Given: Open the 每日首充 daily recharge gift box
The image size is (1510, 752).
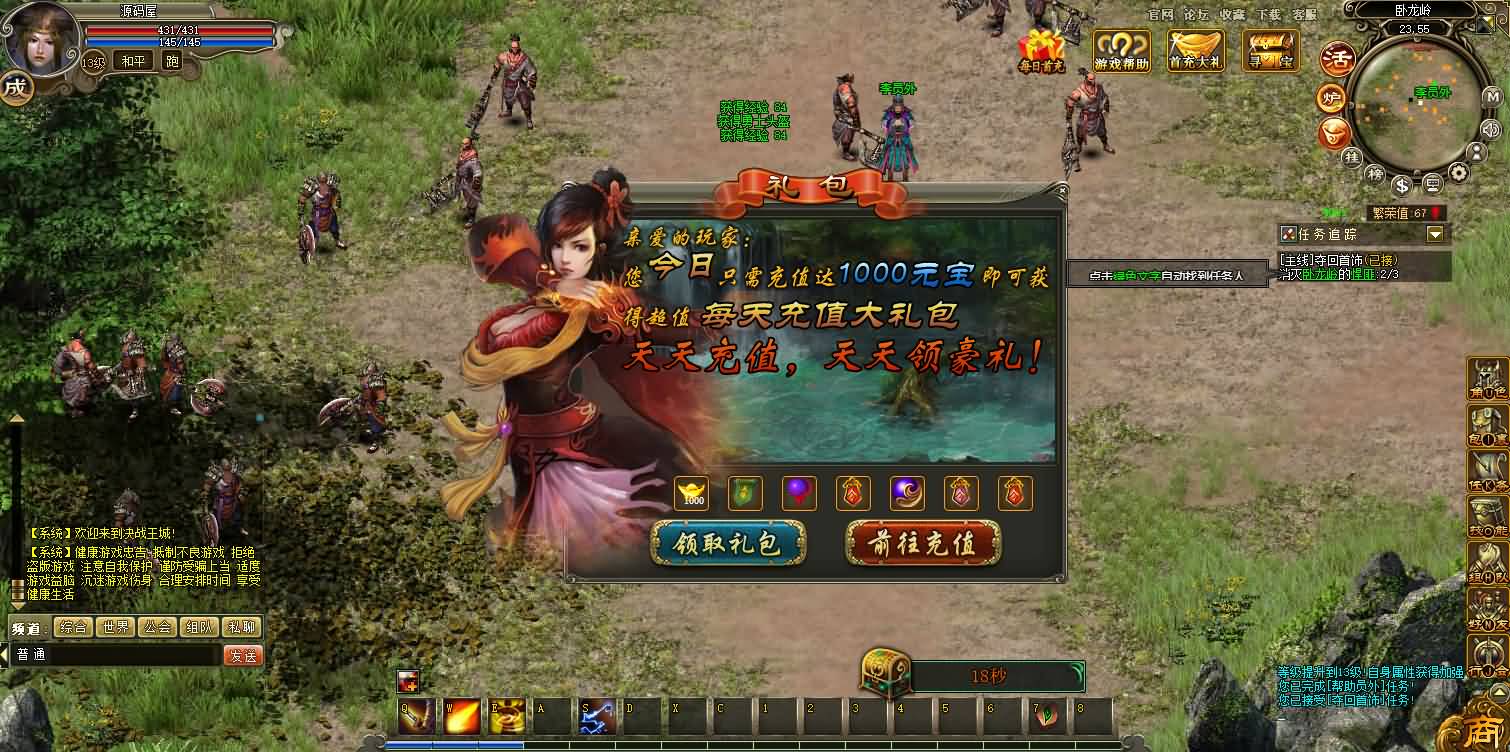Looking at the screenshot, I should pyautogui.click(x=1041, y=51).
